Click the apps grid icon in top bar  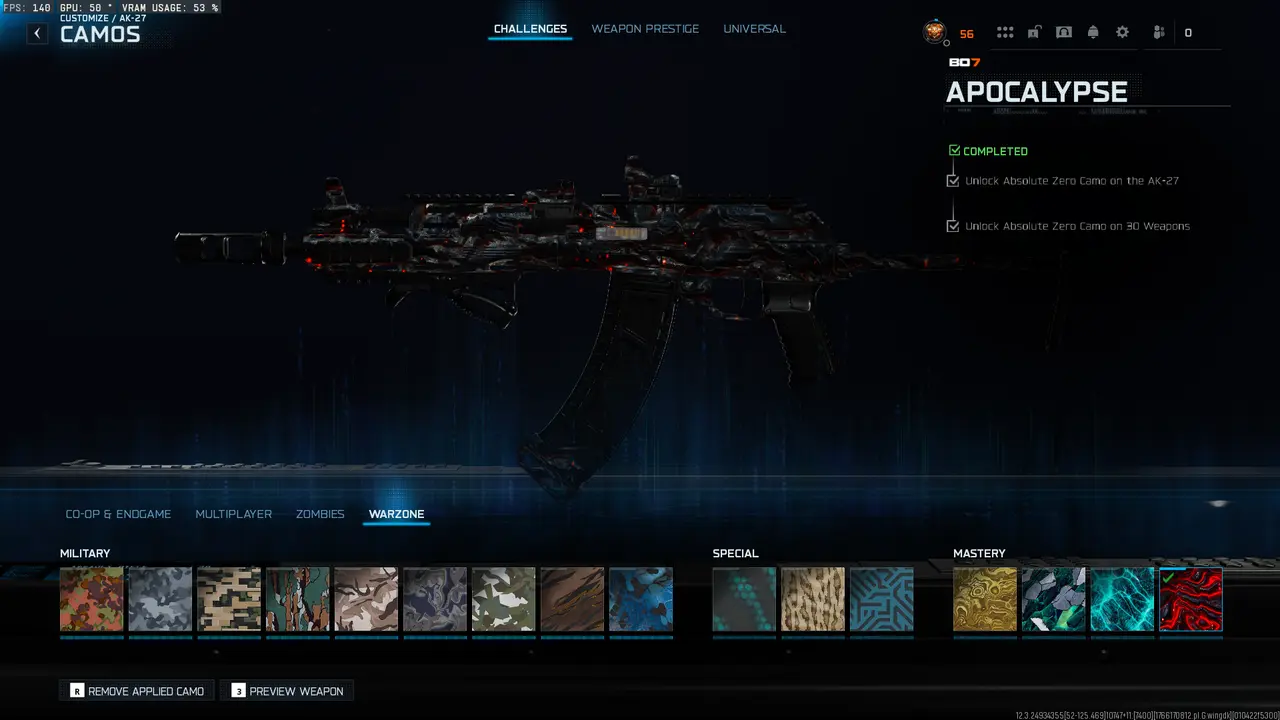pyautogui.click(x=1005, y=31)
